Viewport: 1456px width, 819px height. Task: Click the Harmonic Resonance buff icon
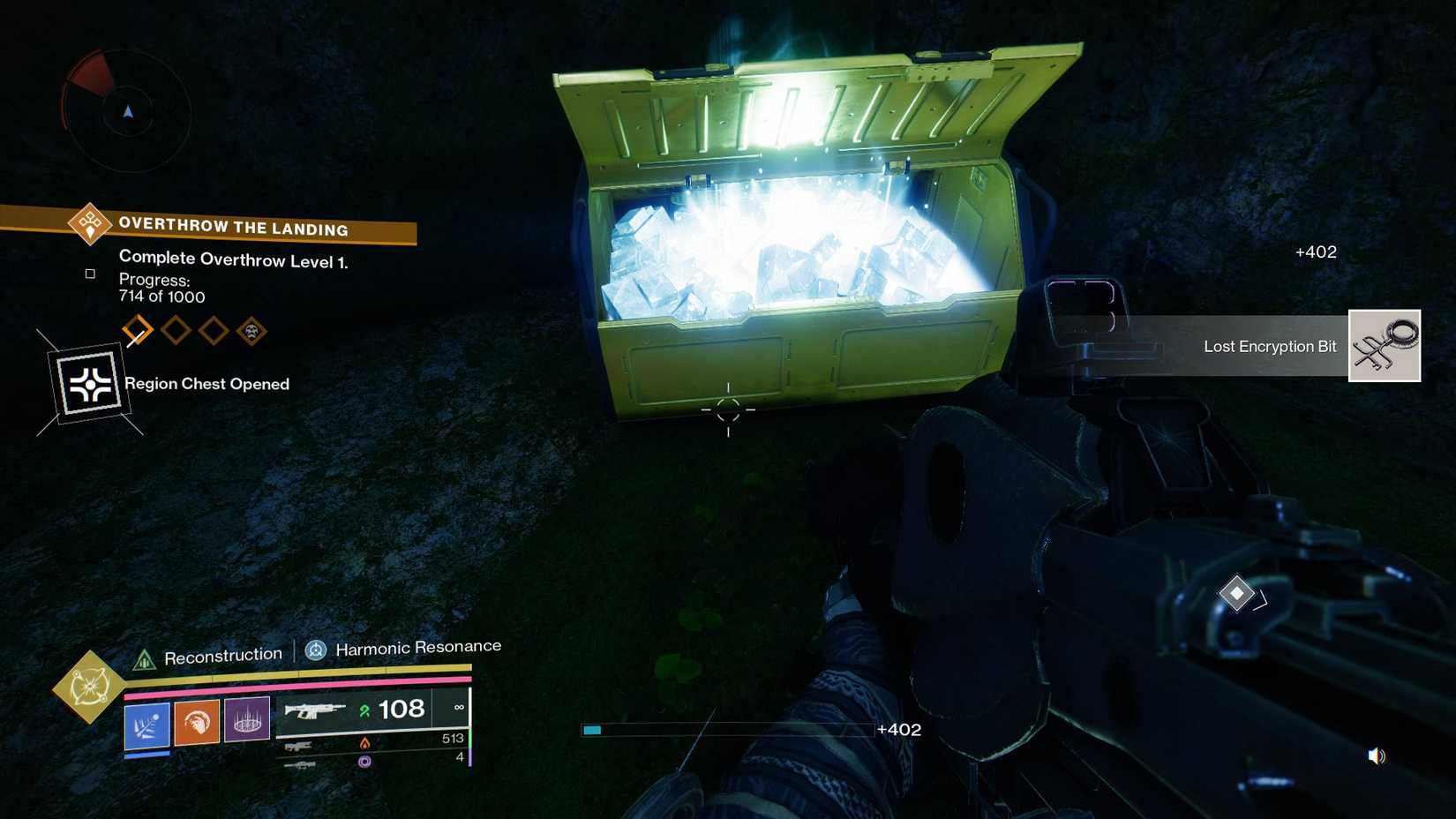pyautogui.click(x=314, y=652)
